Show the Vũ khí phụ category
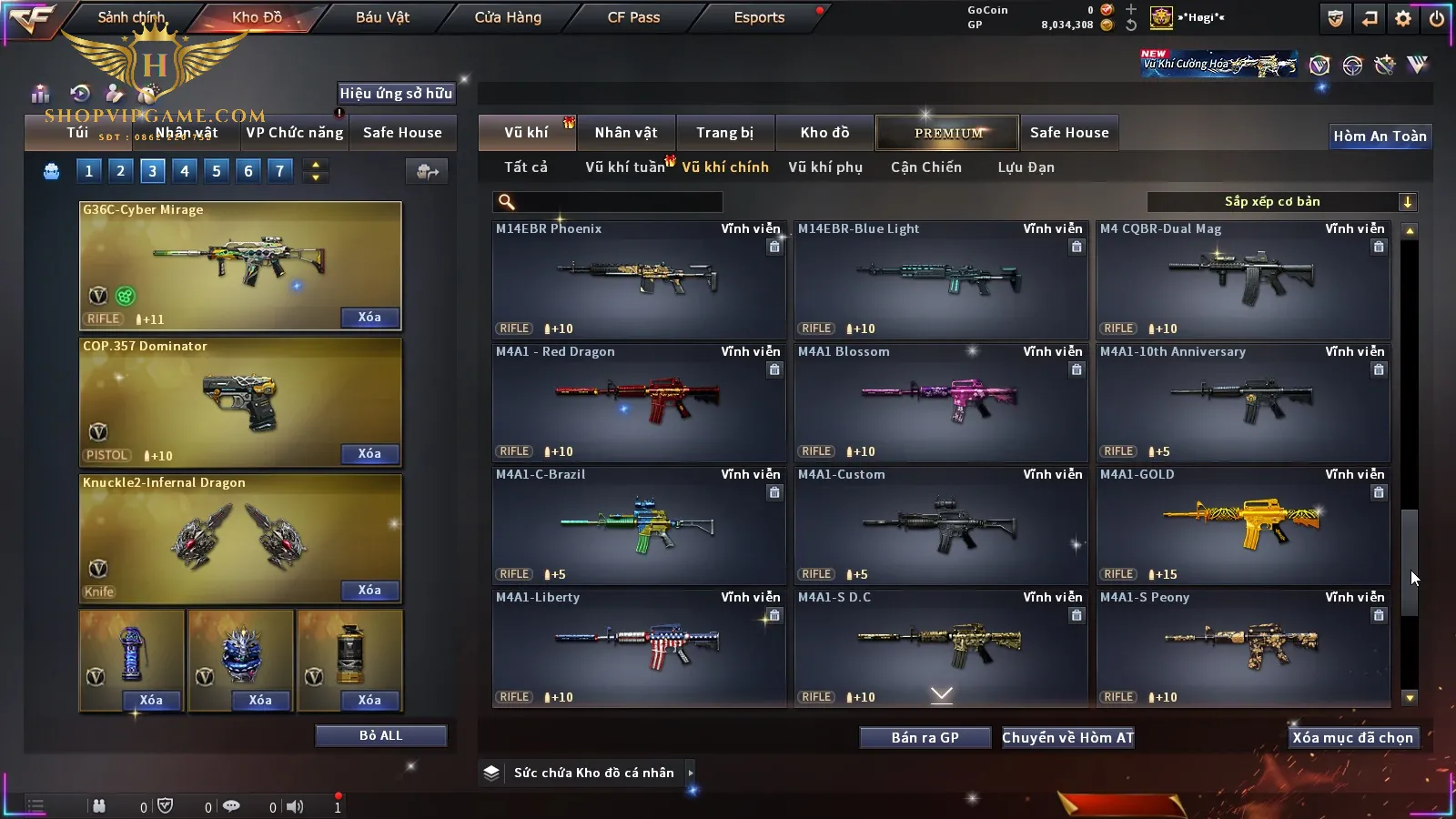Screen dimensions: 1456x819 coord(824,167)
